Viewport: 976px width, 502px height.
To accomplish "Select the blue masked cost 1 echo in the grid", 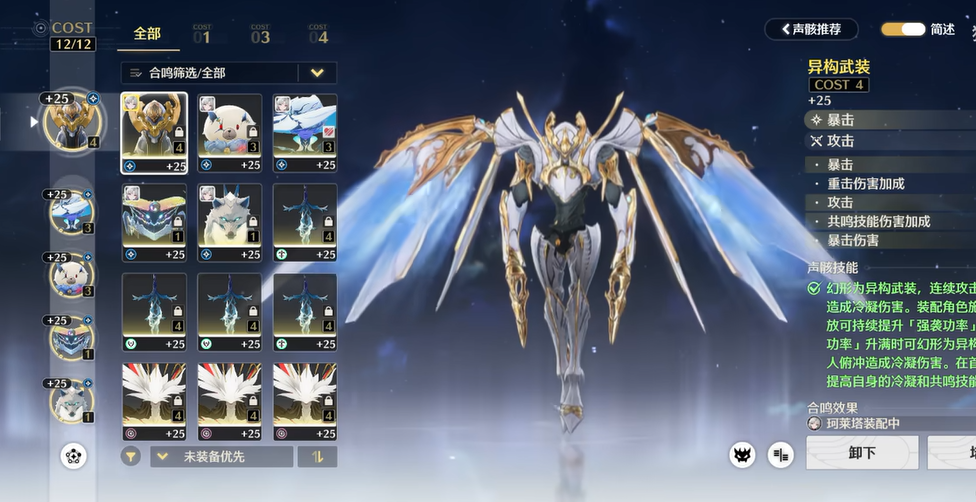I will point(154,222).
